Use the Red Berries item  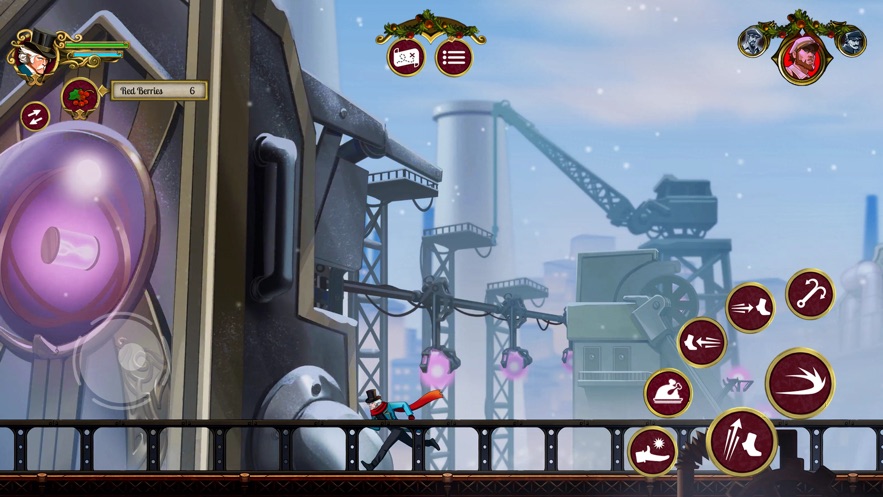point(80,97)
